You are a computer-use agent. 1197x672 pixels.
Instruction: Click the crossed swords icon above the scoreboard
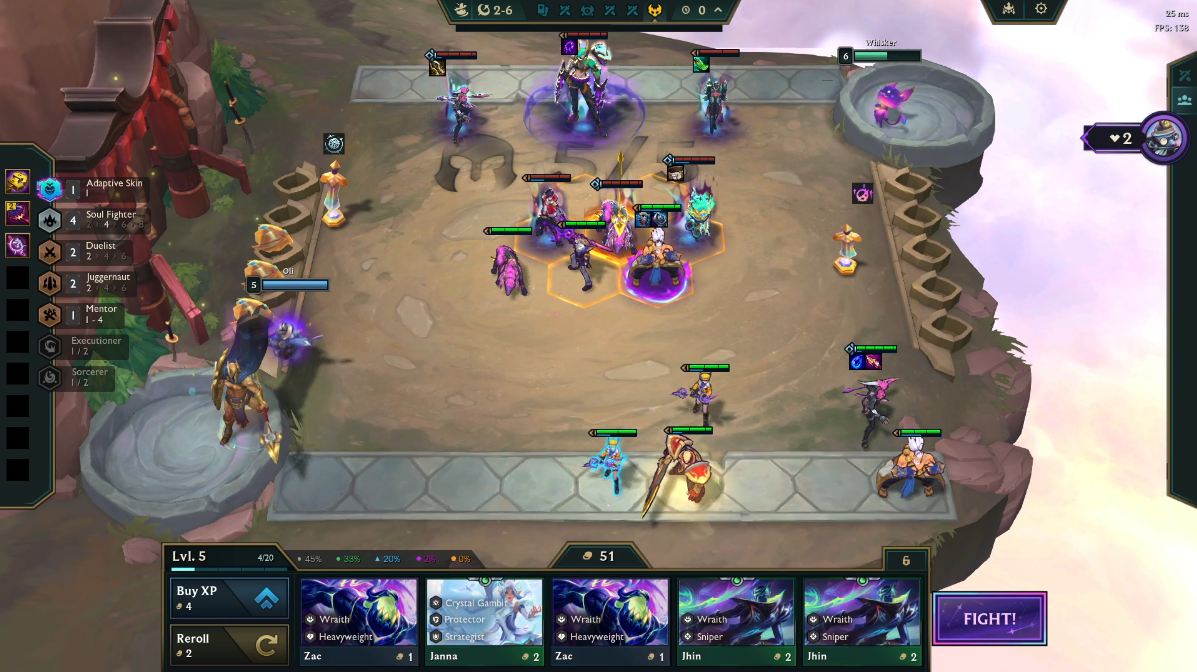pos(1186,76)
